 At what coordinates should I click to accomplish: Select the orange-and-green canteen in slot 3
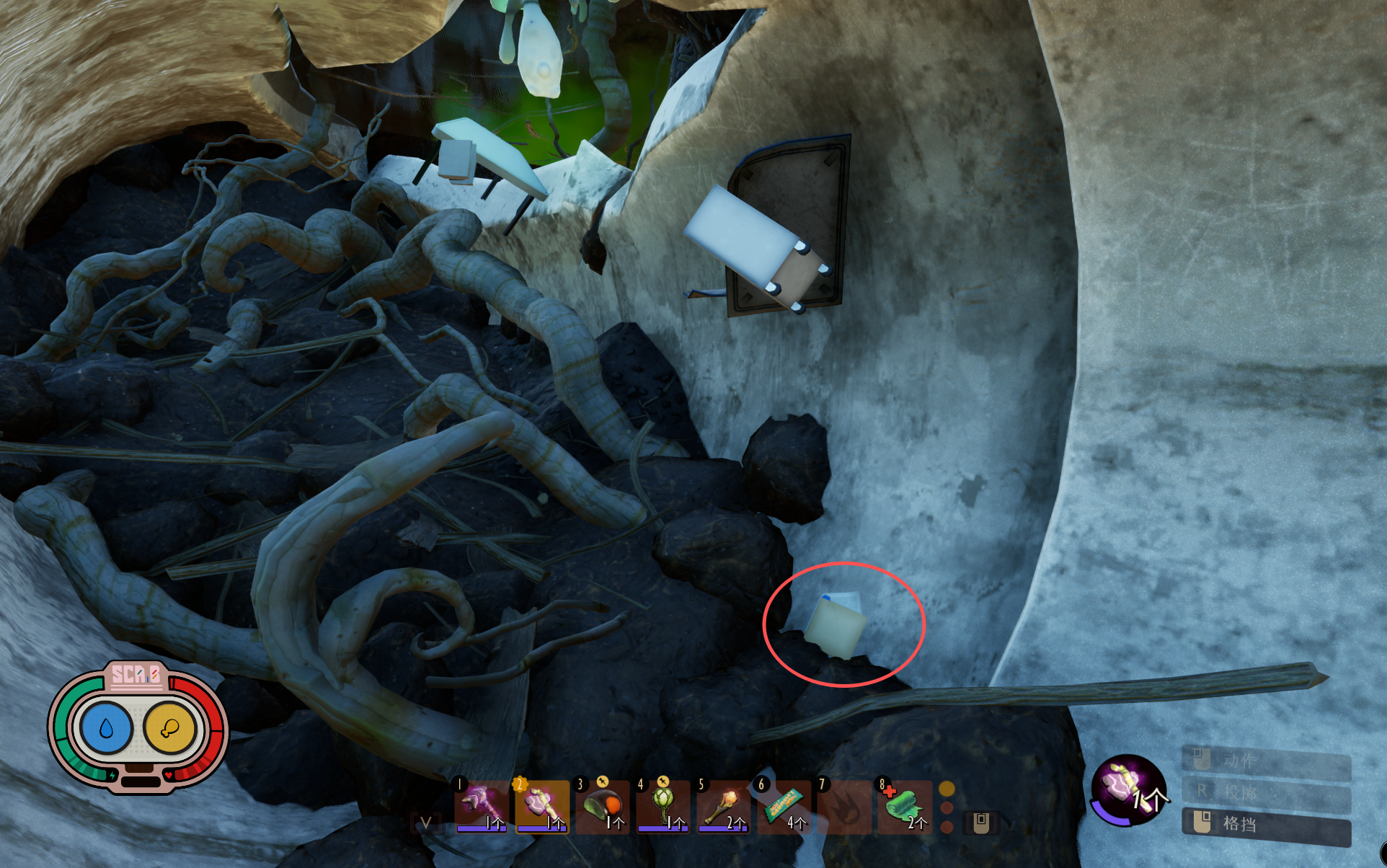pyautogui.click(x=602, y=806)
